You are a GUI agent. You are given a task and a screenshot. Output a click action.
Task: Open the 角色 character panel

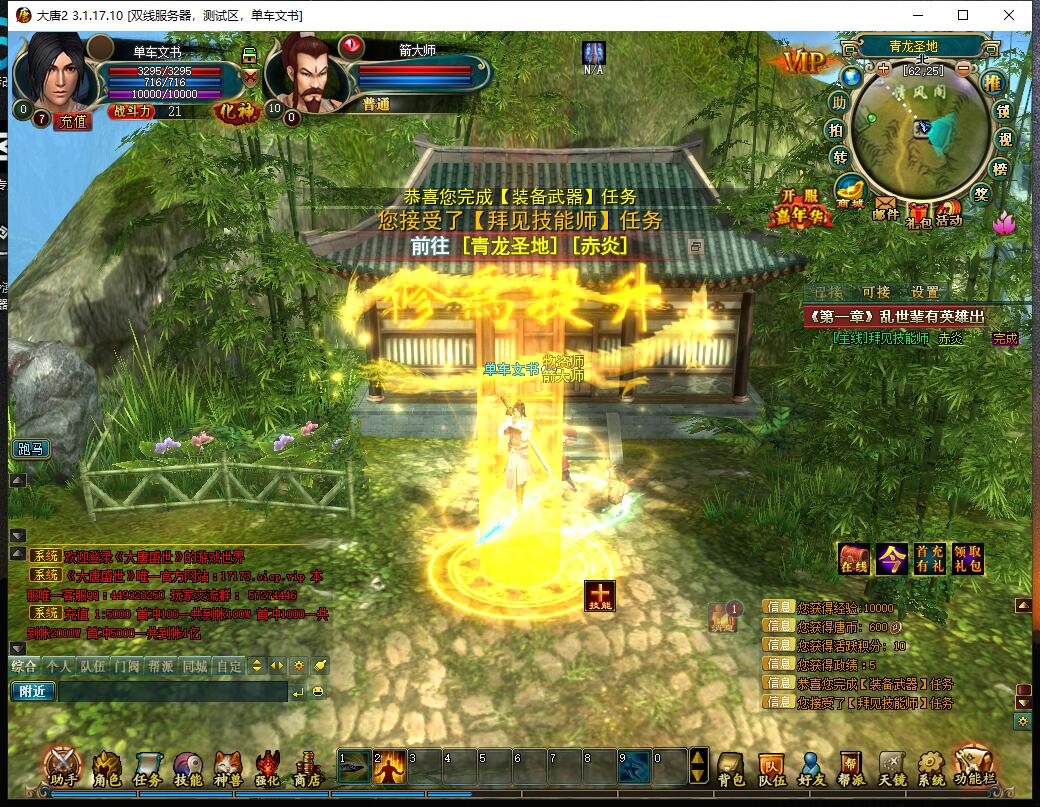pyautogui.click(x=107, y=767)
